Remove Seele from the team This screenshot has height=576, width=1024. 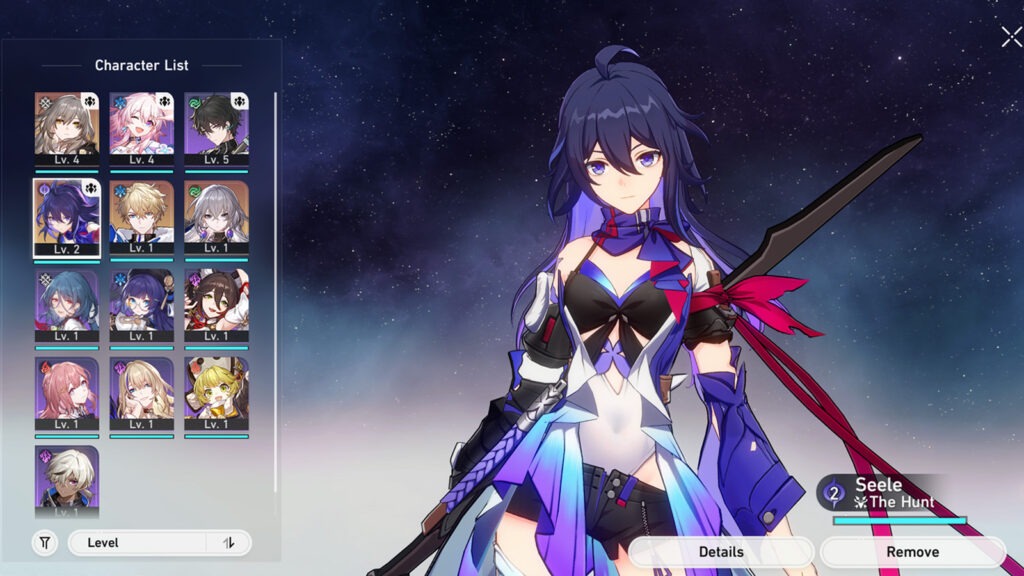(912, 552)
